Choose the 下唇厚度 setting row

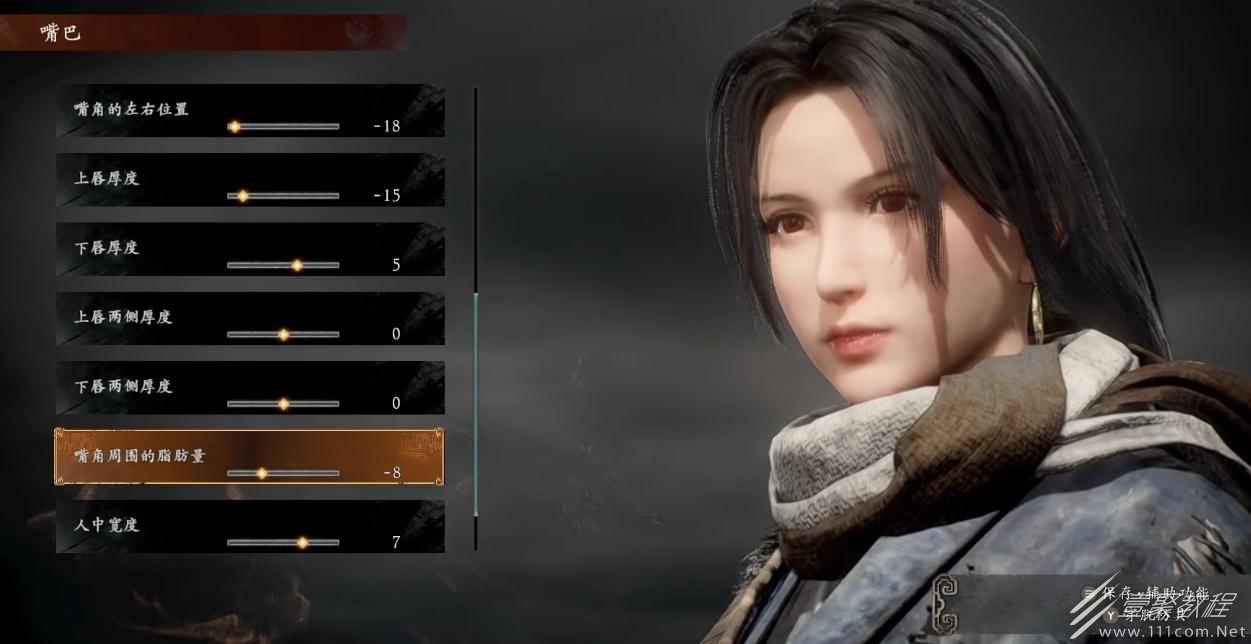tap(250, 249)
